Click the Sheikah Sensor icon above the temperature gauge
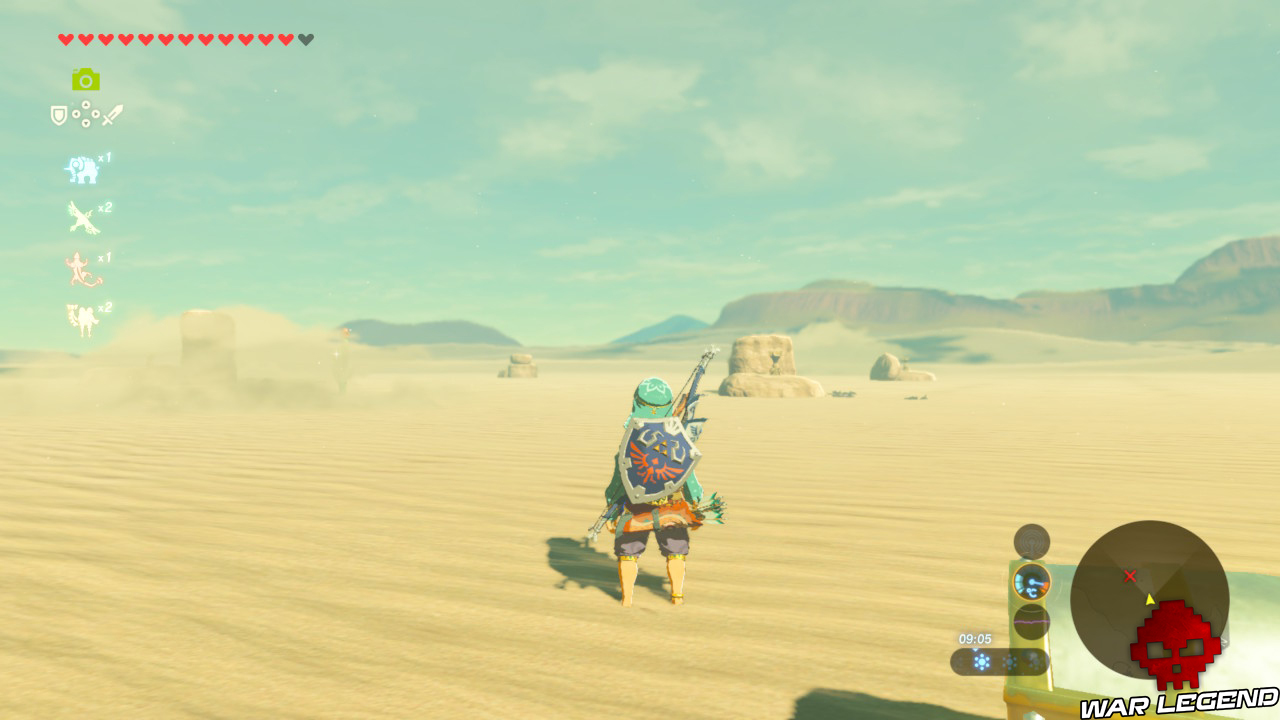 pyautogui.click(x=1031, y=544)
